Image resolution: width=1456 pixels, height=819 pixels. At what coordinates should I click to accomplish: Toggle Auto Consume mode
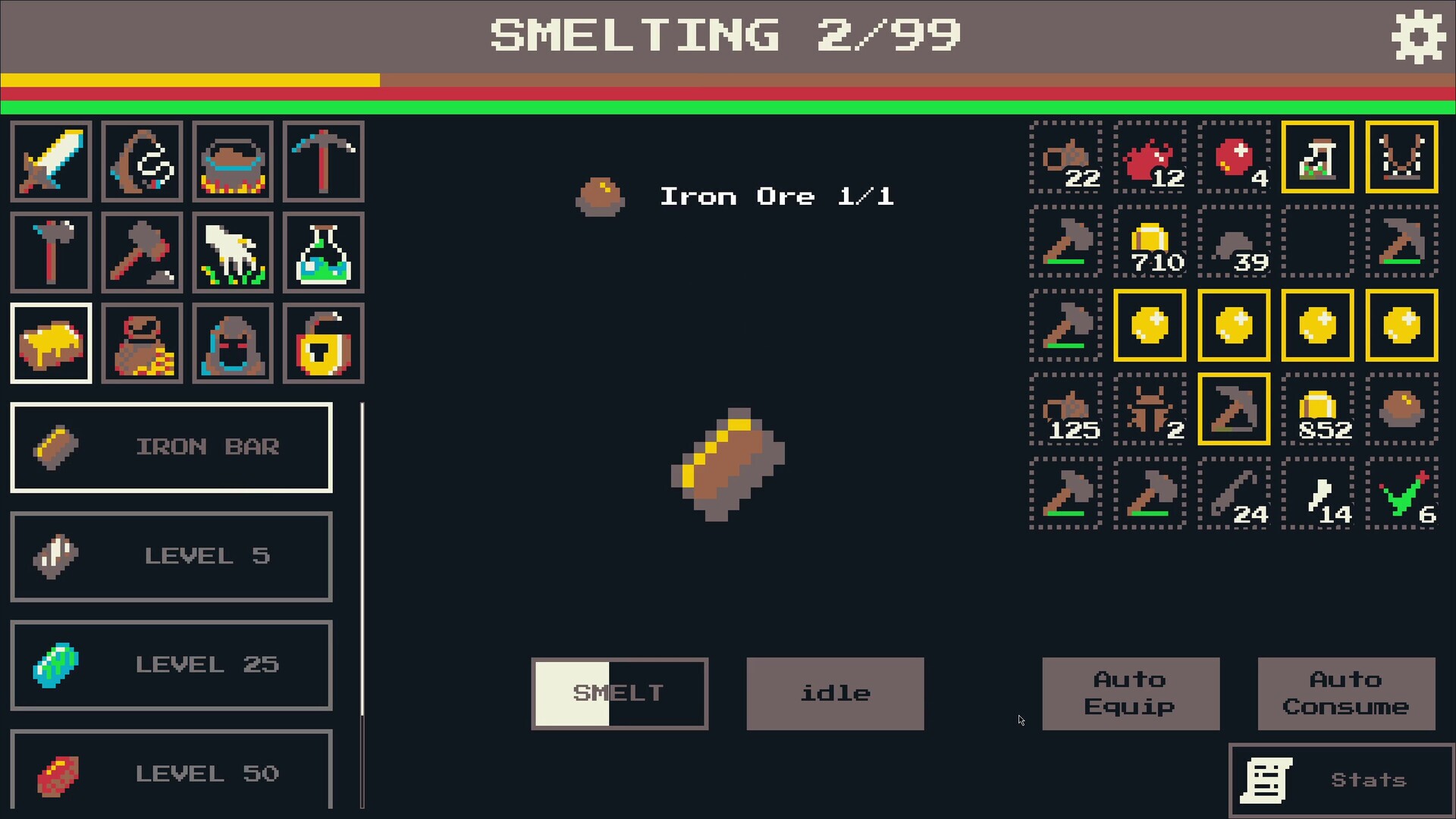(1346, 693)
